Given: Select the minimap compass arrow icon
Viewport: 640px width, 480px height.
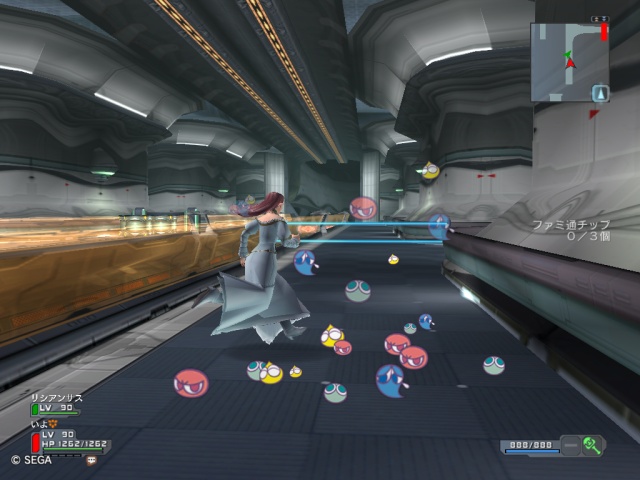Looking at the screenshot, I should [x=599, y=94].
